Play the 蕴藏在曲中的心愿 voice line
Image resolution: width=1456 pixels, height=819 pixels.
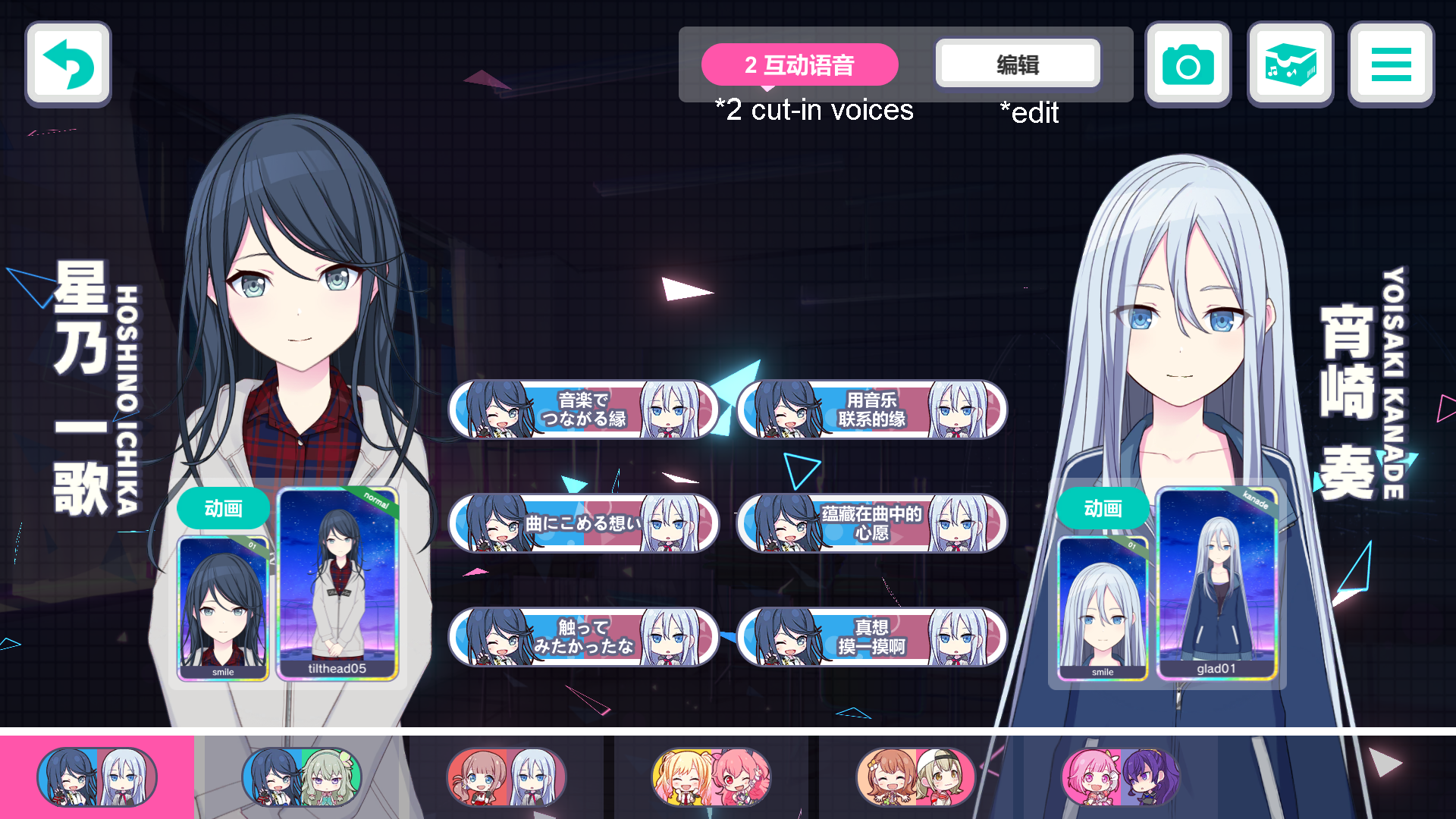tap(871, 523)
